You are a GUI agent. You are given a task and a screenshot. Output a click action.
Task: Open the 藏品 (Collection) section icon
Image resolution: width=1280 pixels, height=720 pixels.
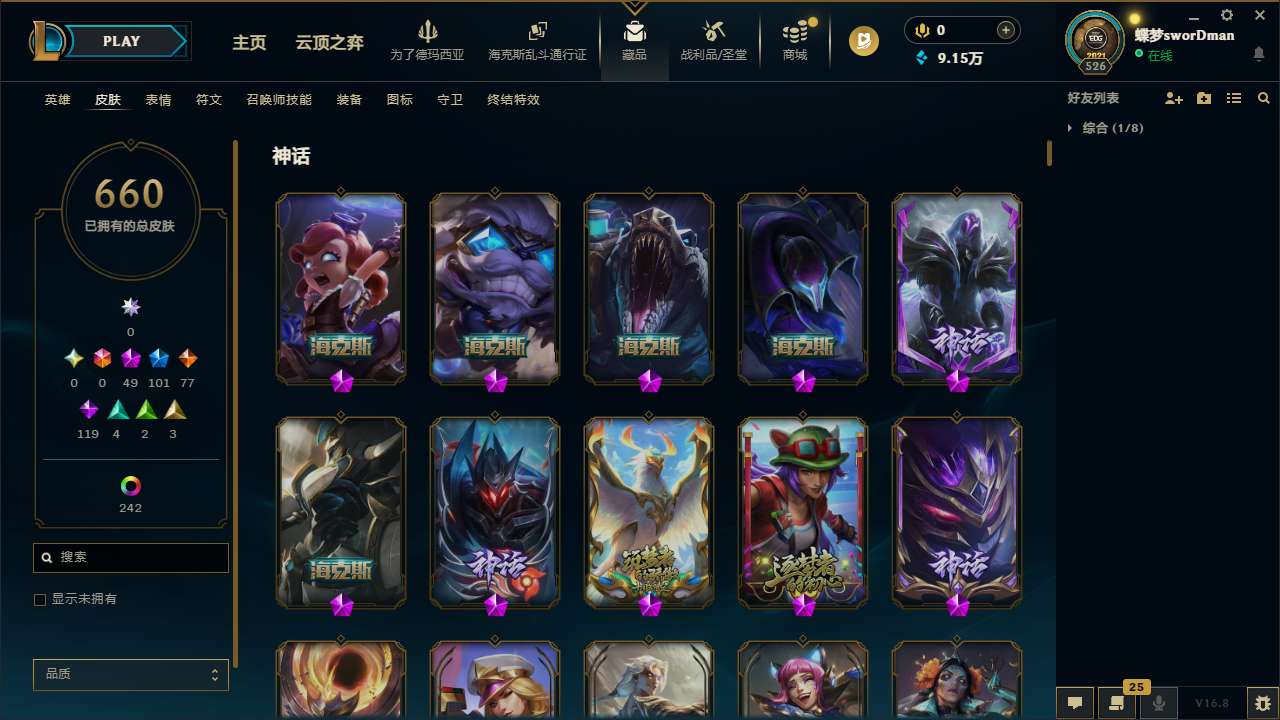[x=634, y=35]
